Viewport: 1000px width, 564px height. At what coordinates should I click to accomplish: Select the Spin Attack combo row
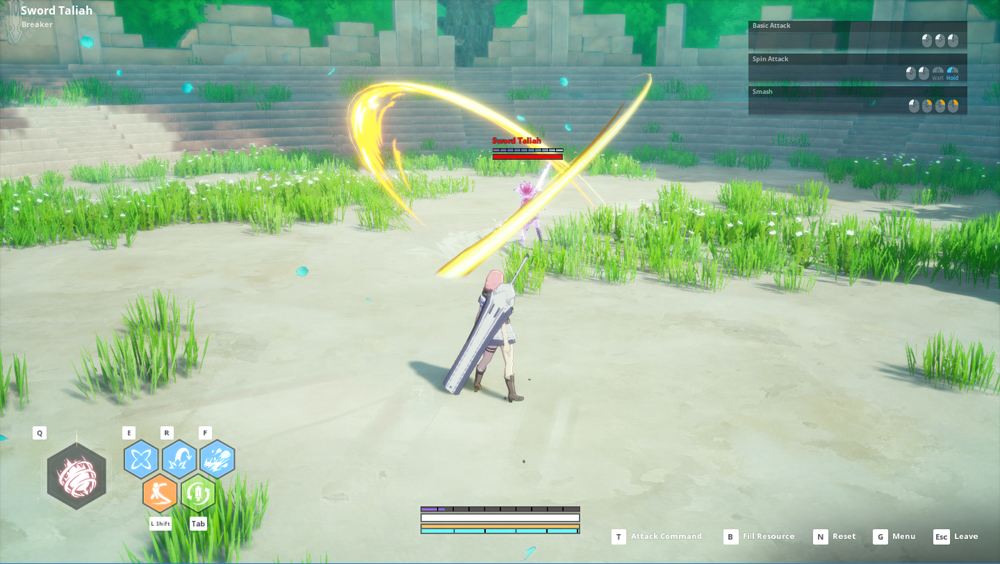click(857, 68)
